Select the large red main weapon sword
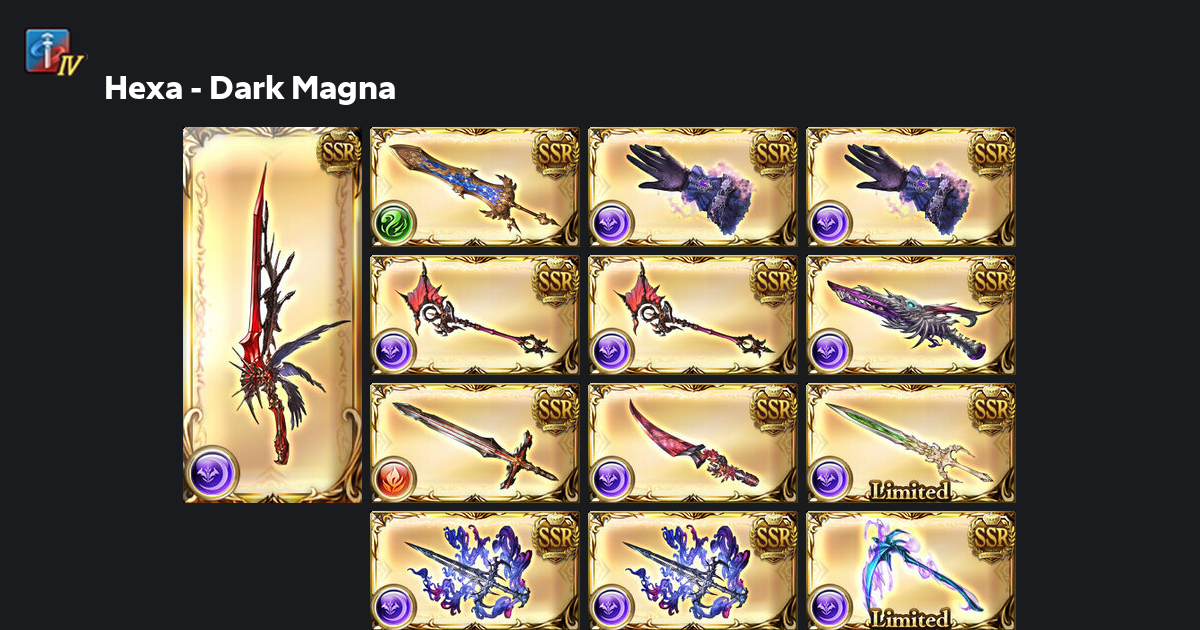Screen dimensions: 1200x630 click(x=272, y=314)
